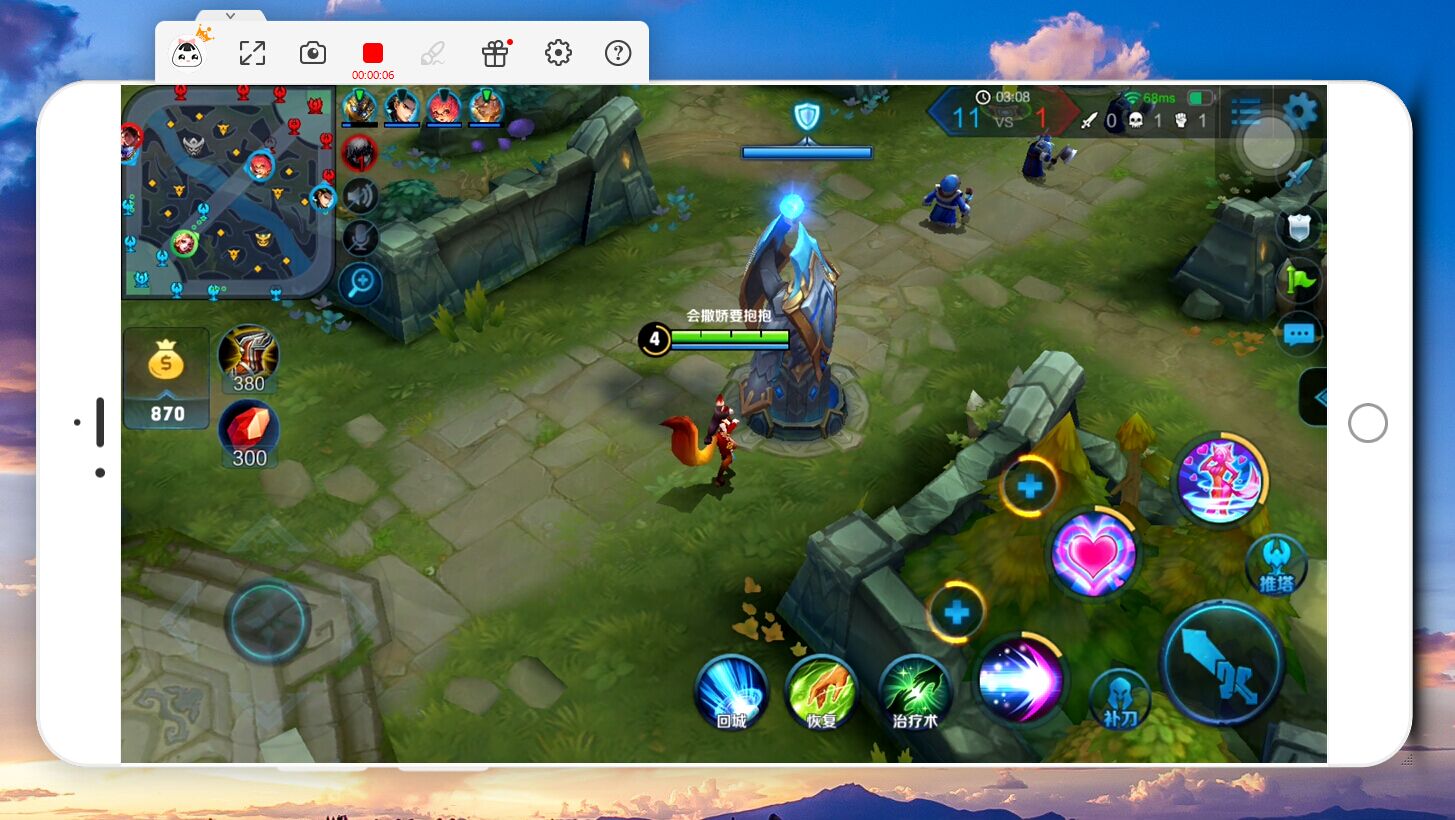The height and width of the screenshot is (820, 1455).
Task: Click the tower health bar
Action: point(807,151)
